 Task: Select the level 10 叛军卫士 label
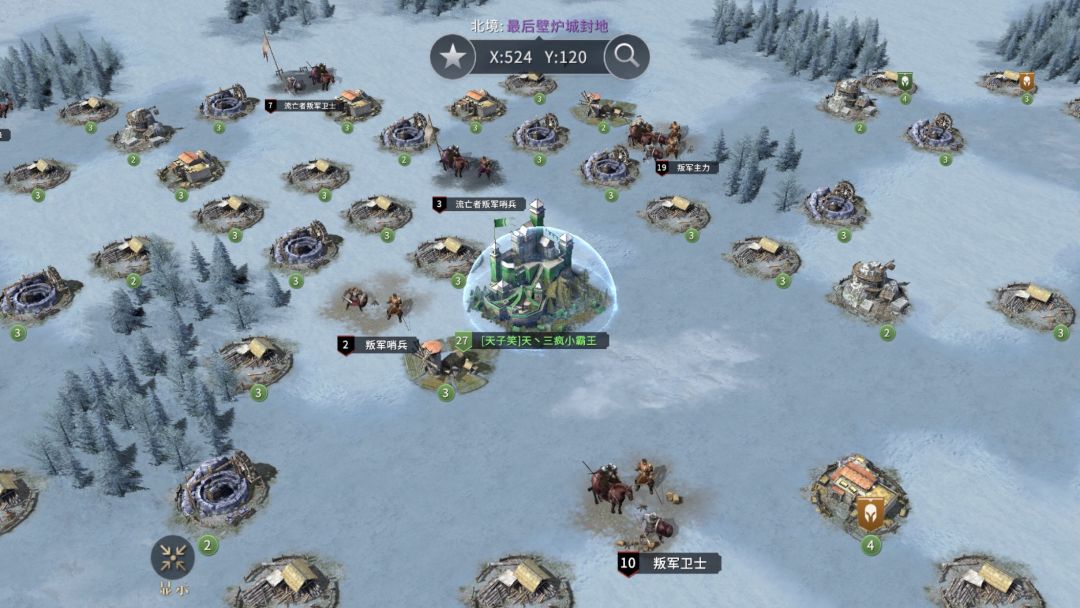coord(670,564)
